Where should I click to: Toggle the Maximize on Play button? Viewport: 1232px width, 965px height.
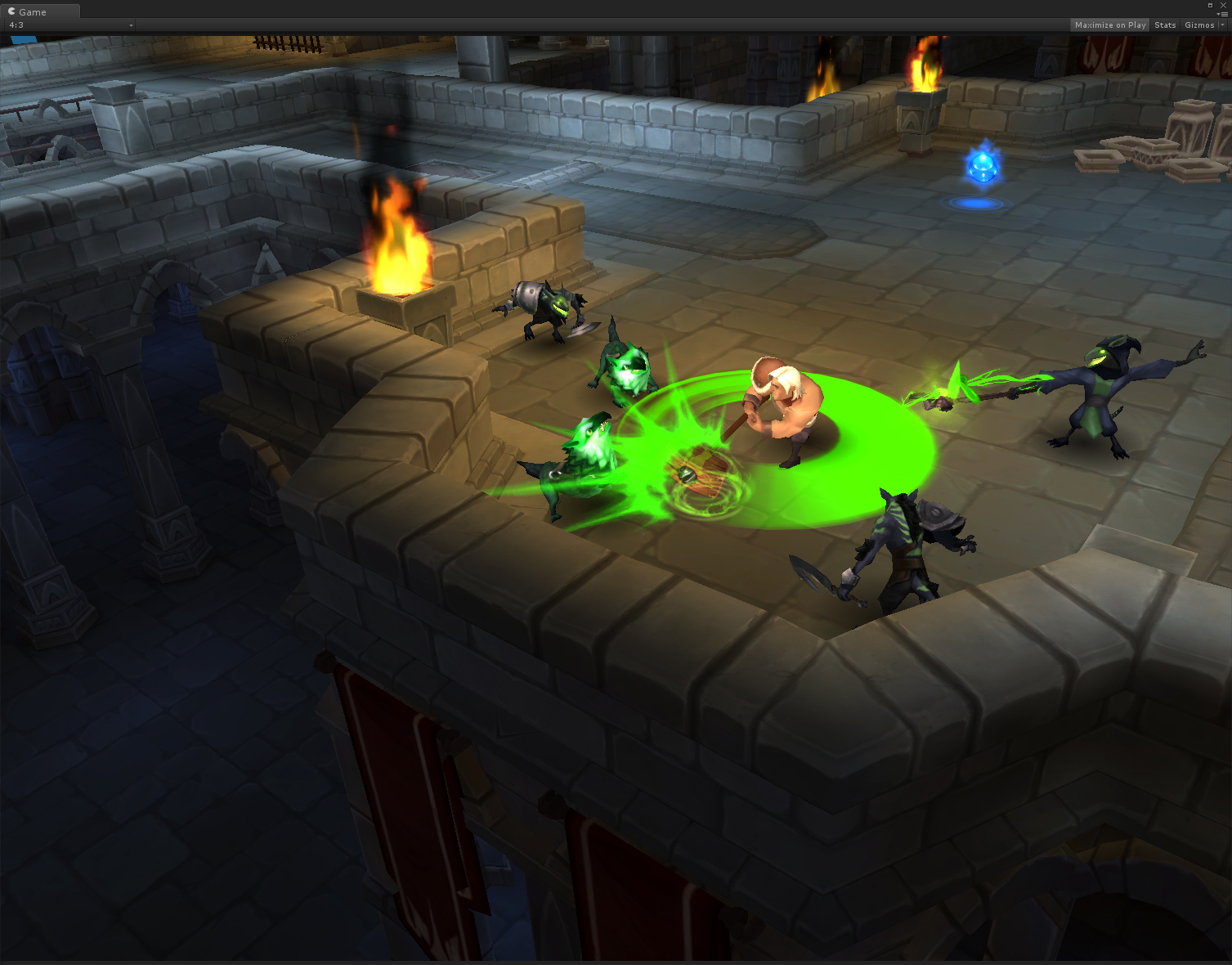pos(1110,25)
